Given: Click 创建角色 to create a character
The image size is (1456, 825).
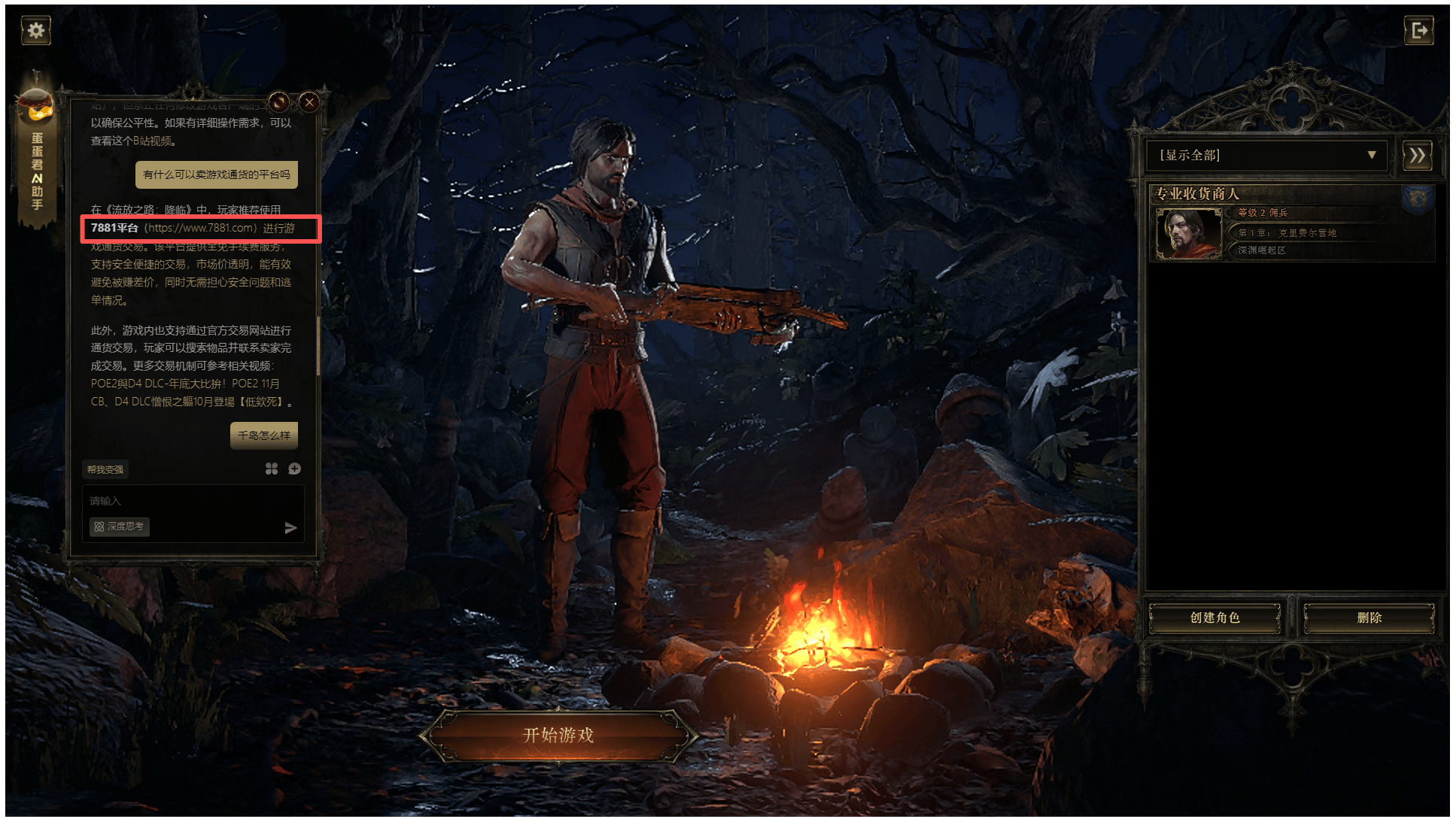Looking at the screenshot, I should point(1214,618).
